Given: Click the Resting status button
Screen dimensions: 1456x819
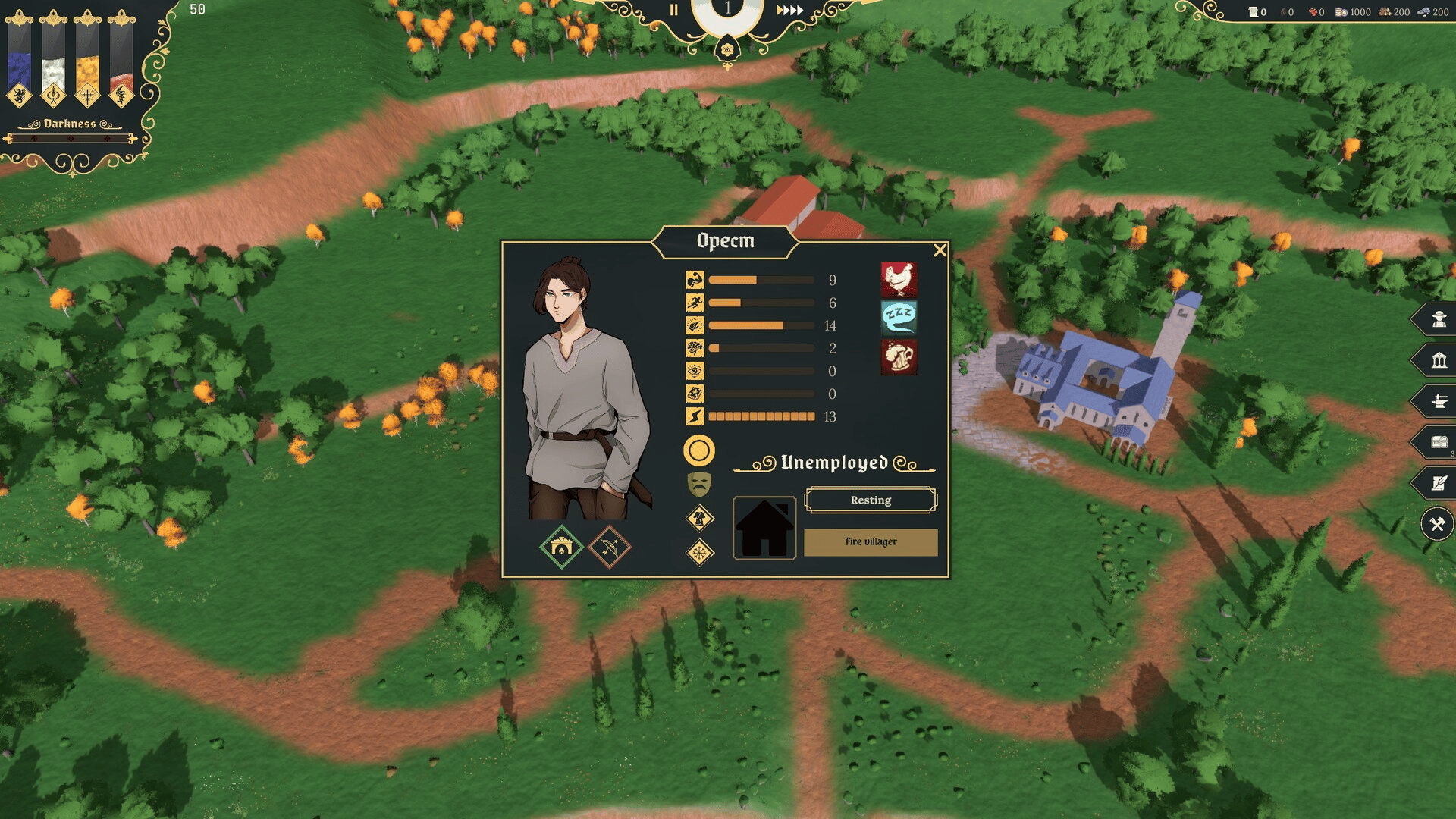Looking at the screenshot, I should (871, 500).
